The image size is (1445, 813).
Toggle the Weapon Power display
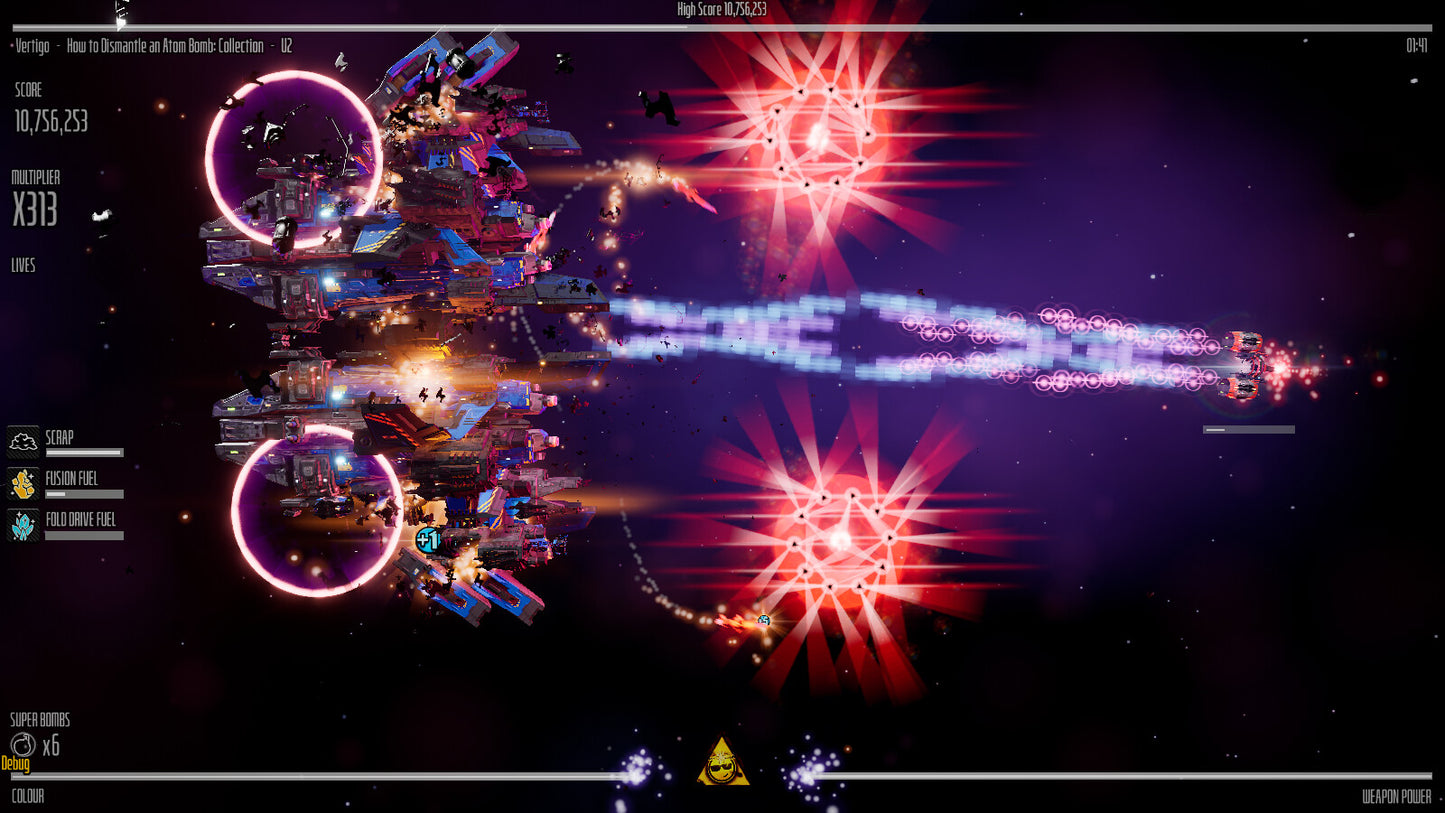point(1396,797)
